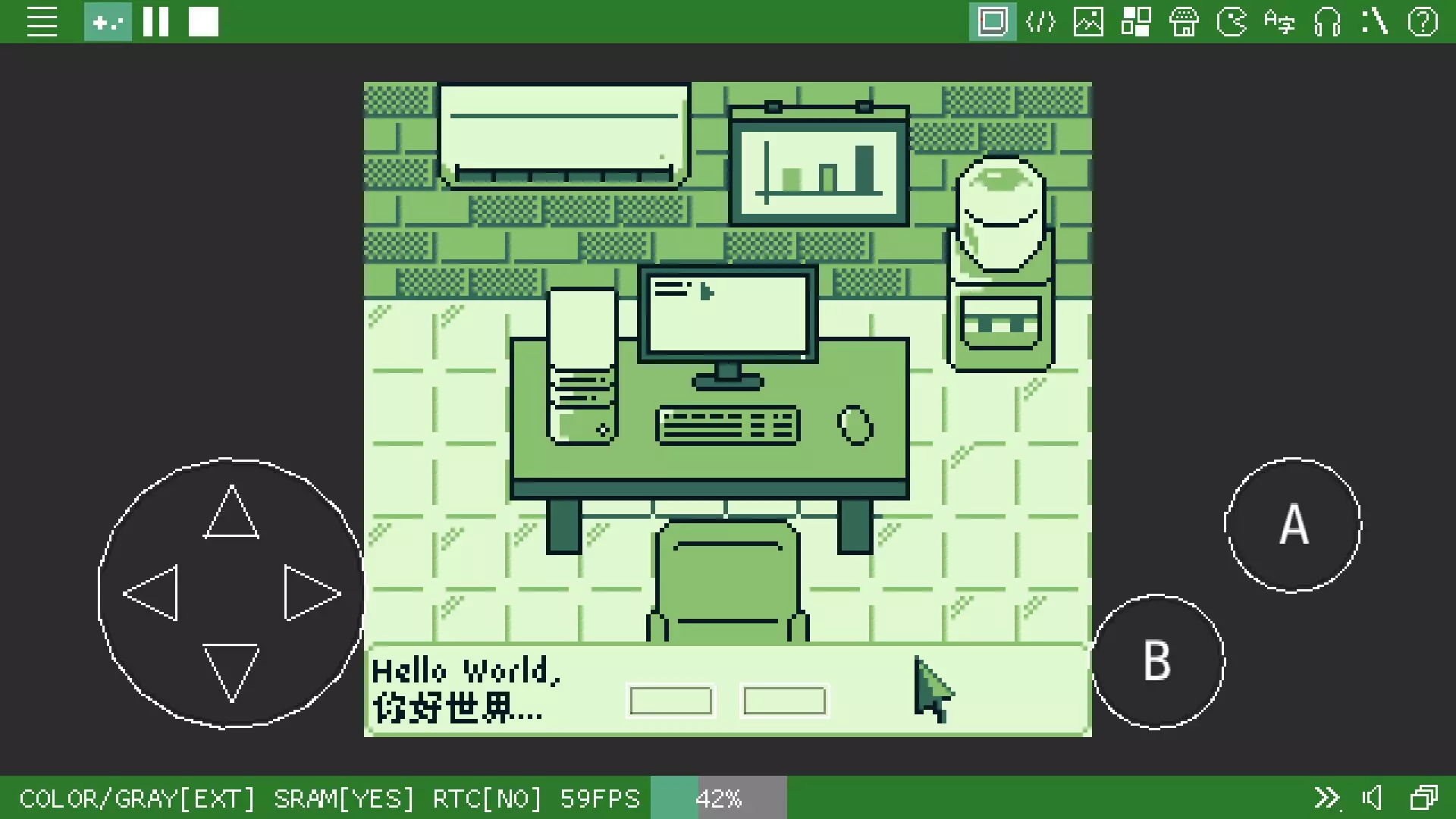
Task: Tap the virtual B button
Action: coord(1157,661)
